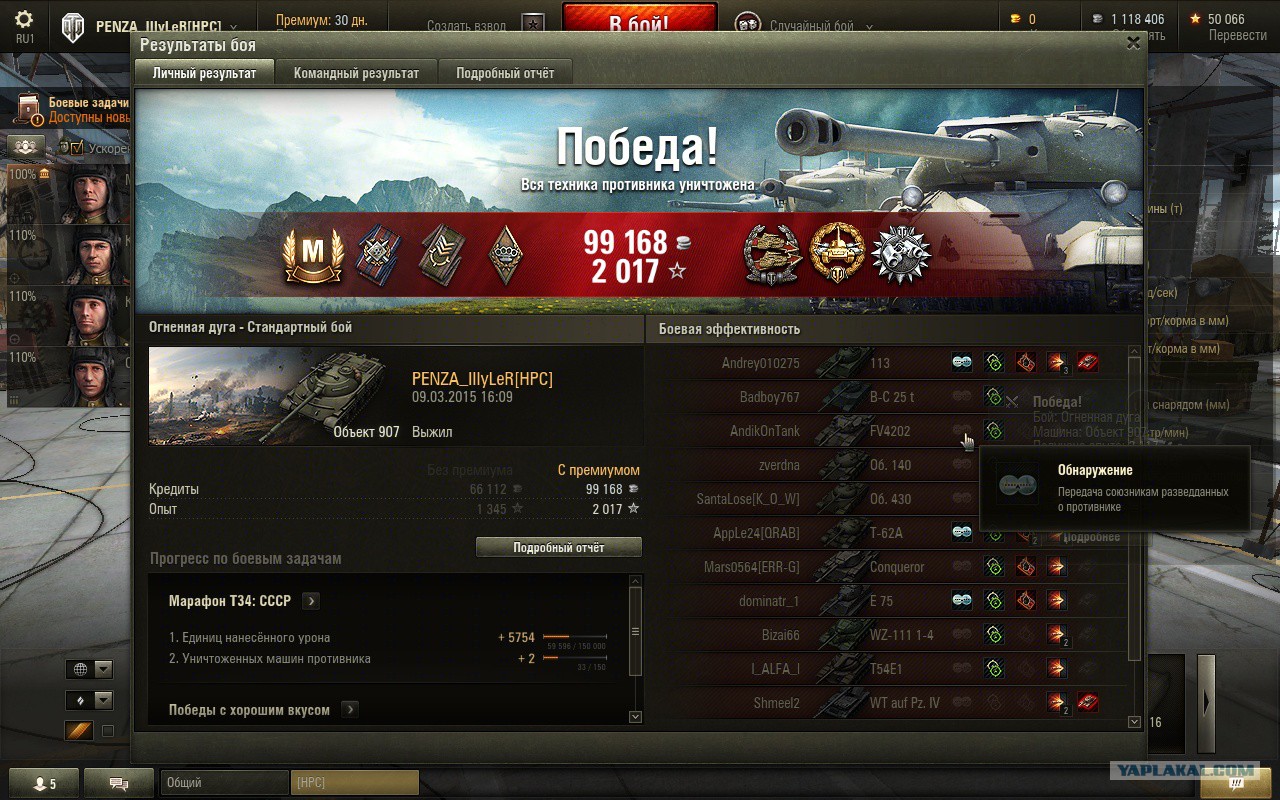1280x800 pixels.
Task: Expand the Марафон T34: СССР mission
Action: (x=311, y=601)
